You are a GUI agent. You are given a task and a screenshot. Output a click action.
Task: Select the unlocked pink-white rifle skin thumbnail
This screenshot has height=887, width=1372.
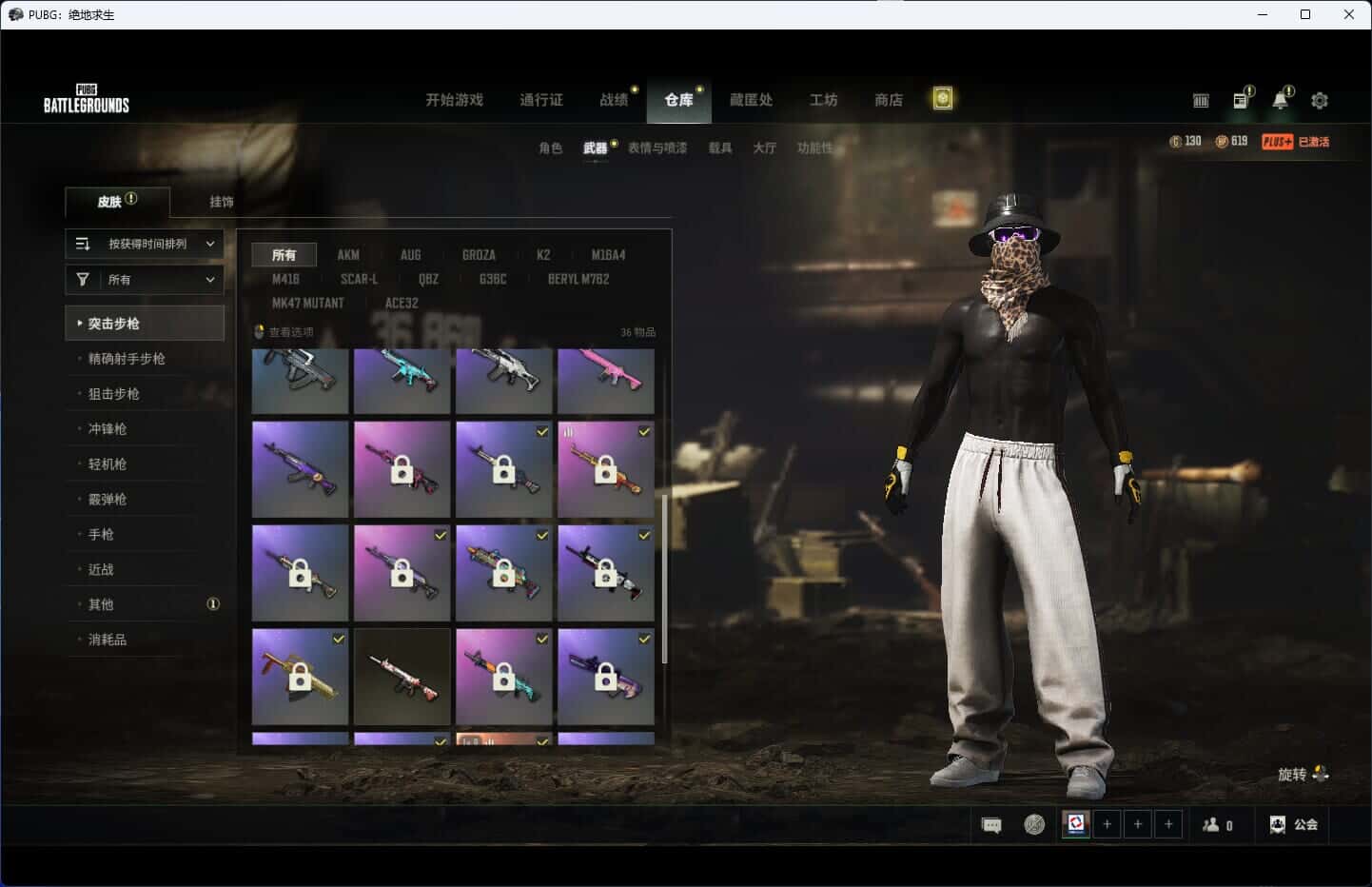402,676
